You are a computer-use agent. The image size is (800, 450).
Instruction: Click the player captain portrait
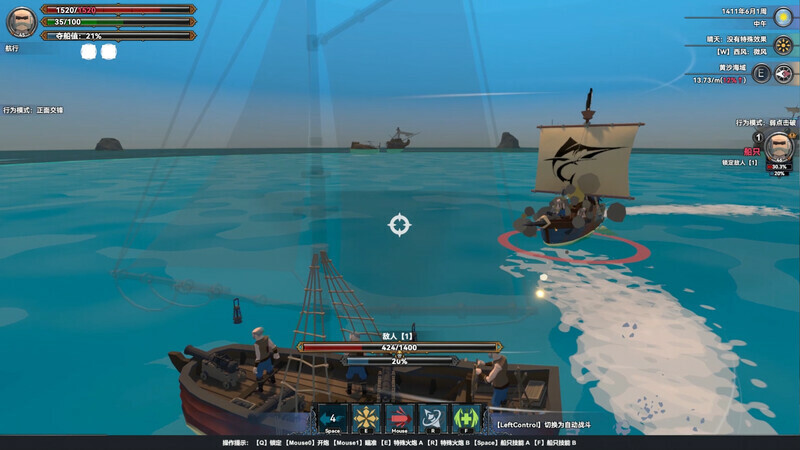pos(21,22)
